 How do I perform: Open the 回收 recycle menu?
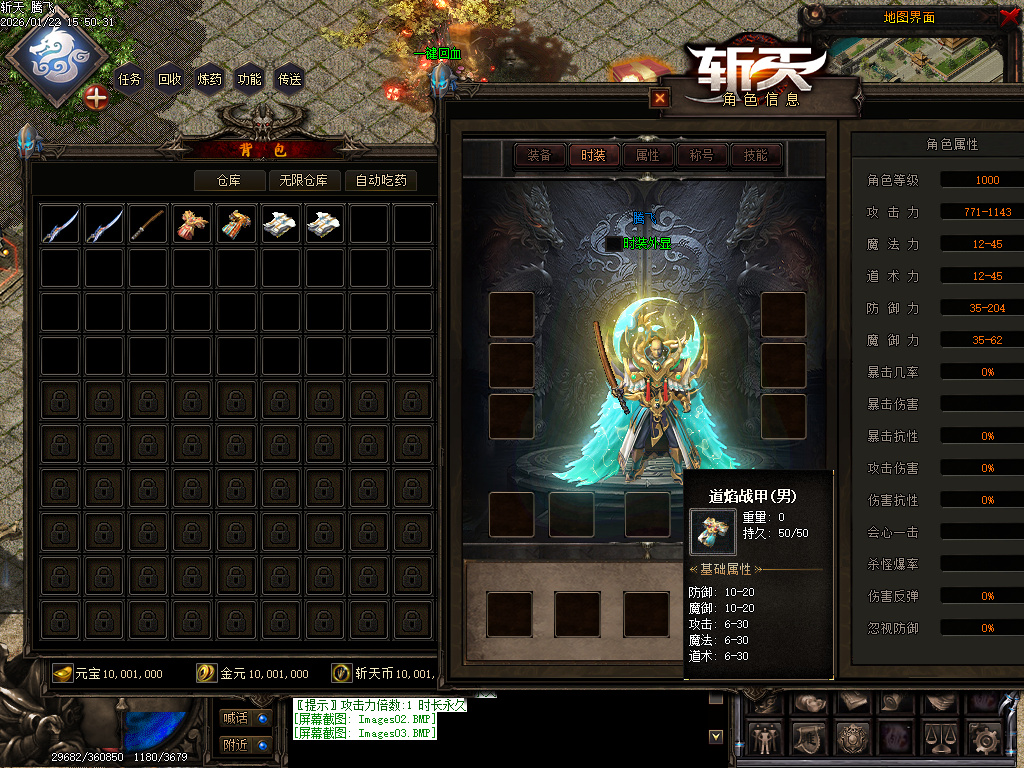(169, 79)
